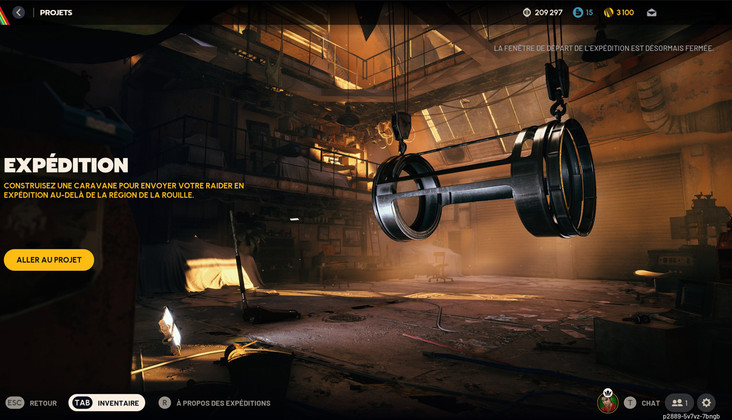Open the Inventaire tab
Viewport: 732px width, 420px height.
(x=107, y=403)
